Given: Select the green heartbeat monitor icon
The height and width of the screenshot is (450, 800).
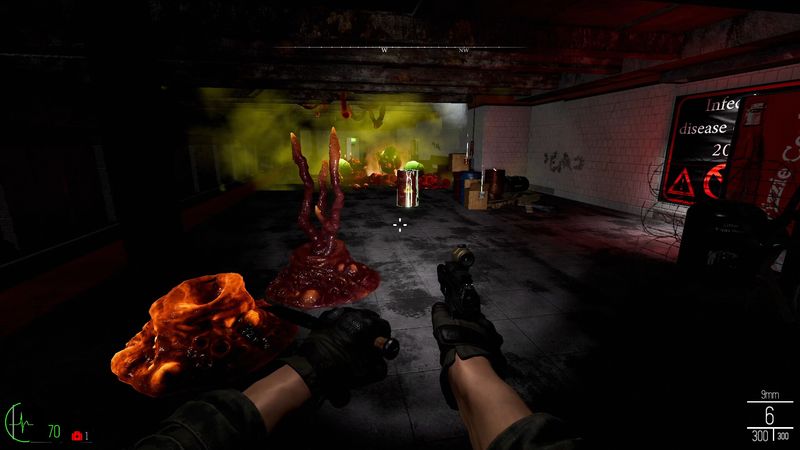Looking at the screenshot, I should tap(19, 423).
